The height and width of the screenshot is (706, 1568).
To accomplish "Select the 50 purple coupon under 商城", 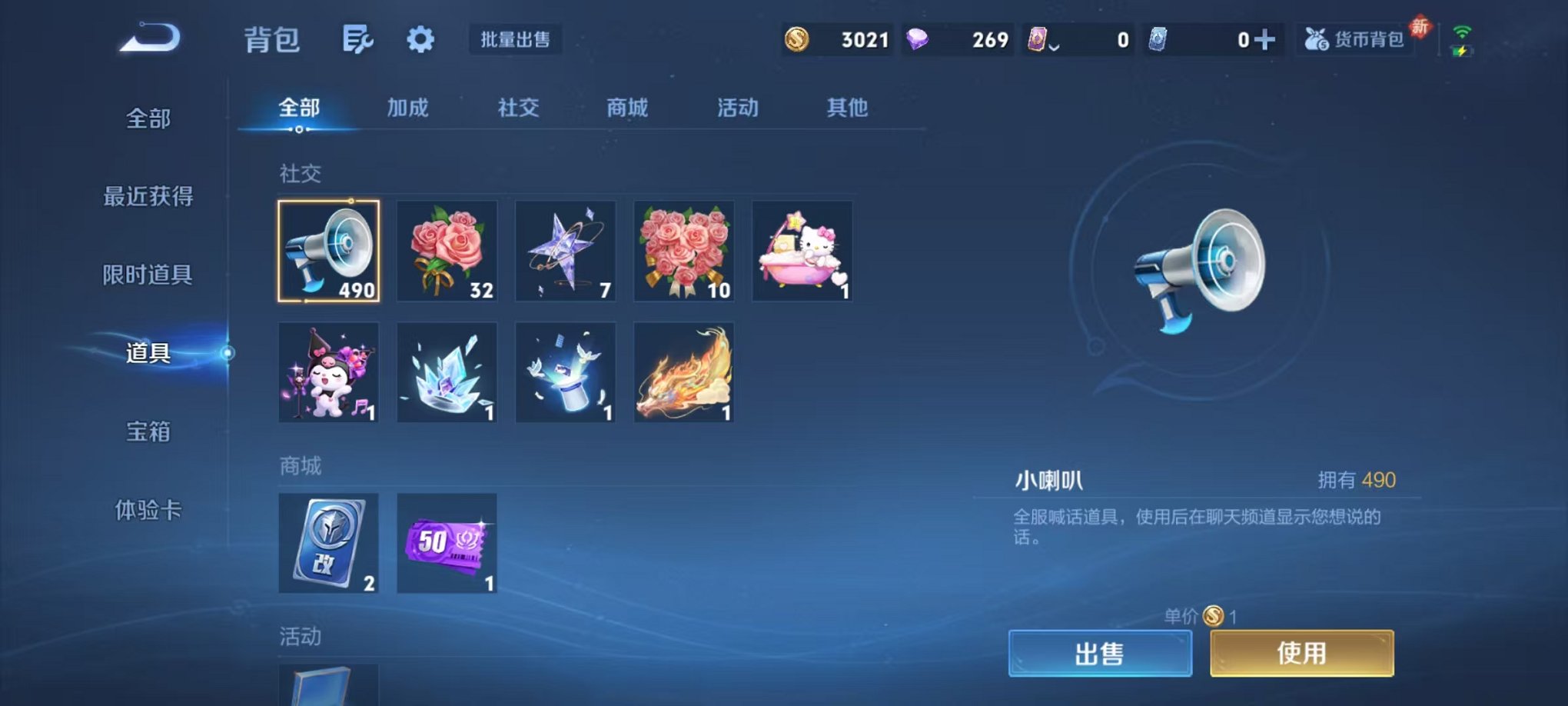I will (x=447, y=544).
